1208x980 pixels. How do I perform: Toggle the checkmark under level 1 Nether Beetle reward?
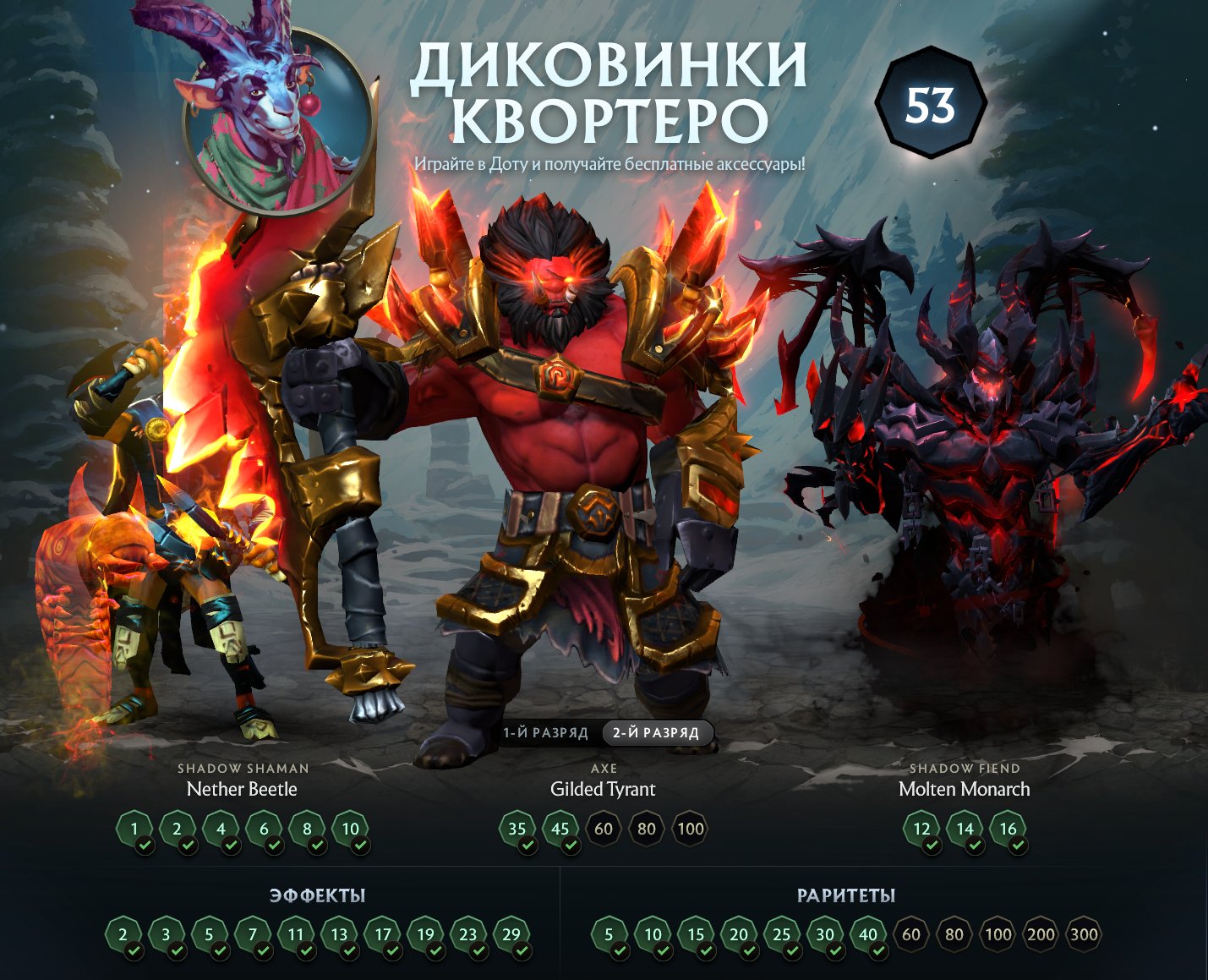[145, 846]
